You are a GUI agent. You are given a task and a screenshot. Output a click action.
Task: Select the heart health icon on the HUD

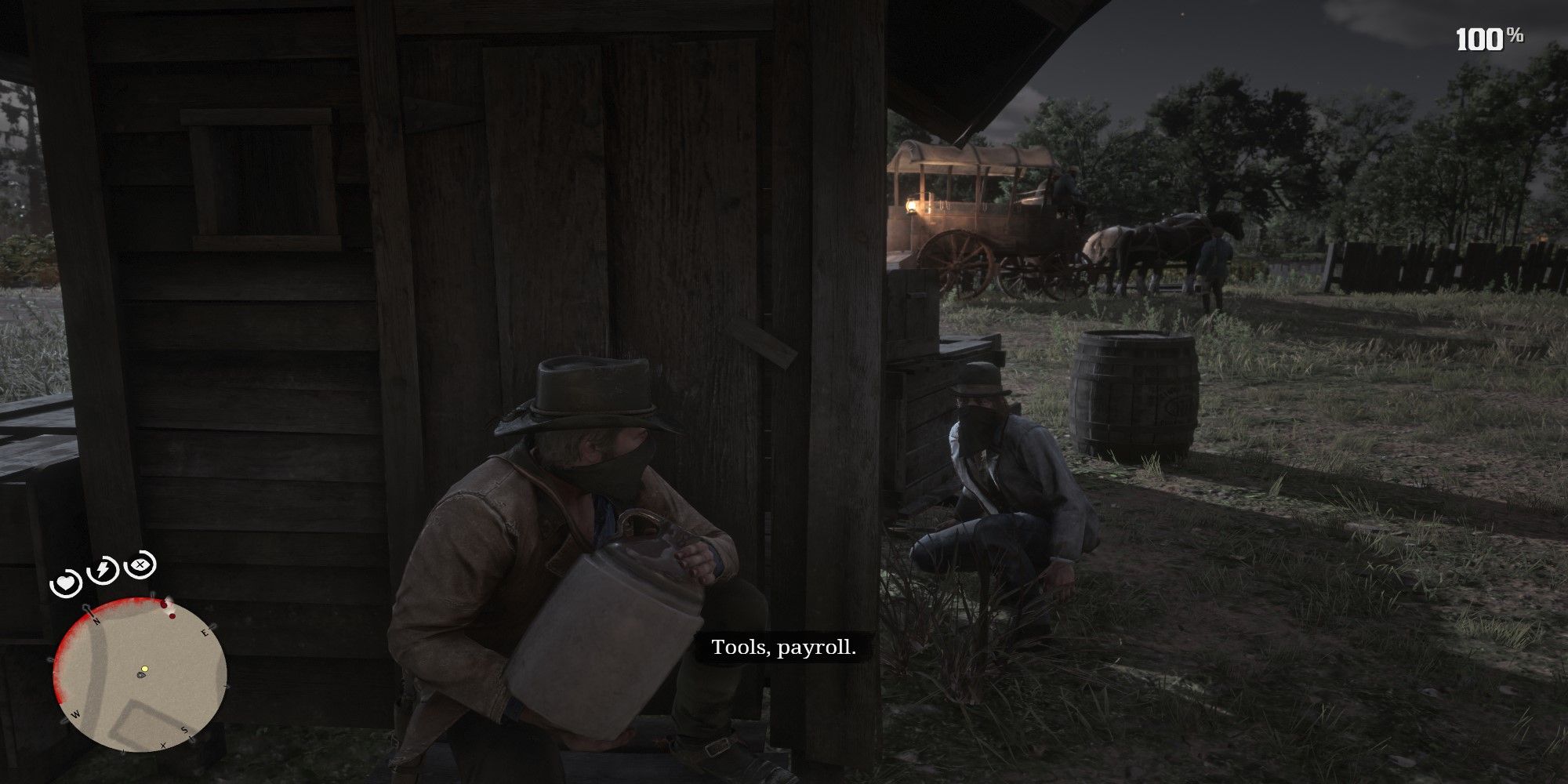[66, 583]
